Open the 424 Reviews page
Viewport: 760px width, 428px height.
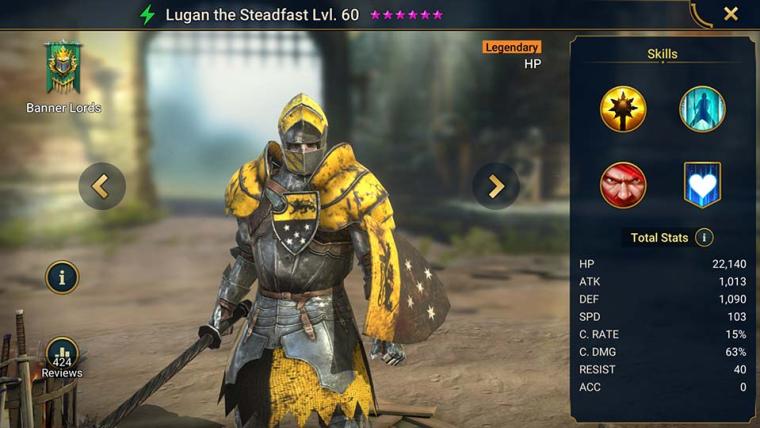tap(62, 358)
